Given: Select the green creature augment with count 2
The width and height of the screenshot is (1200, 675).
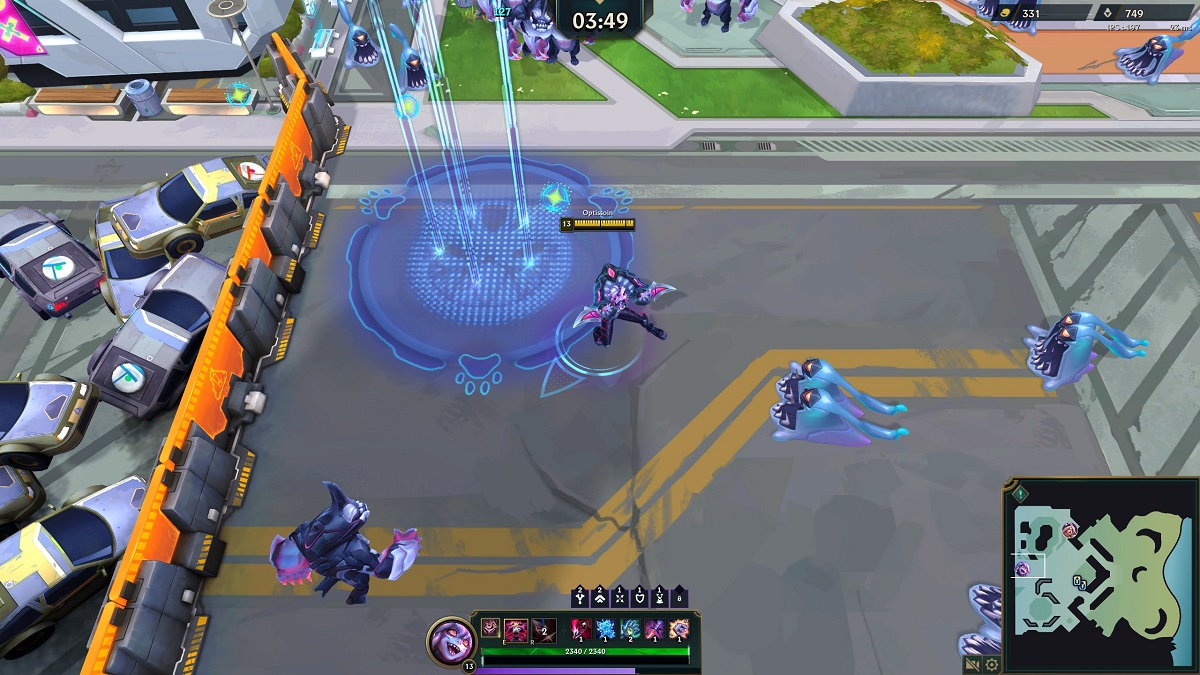Looking at the screenshot, I should [x=630, y=629].
